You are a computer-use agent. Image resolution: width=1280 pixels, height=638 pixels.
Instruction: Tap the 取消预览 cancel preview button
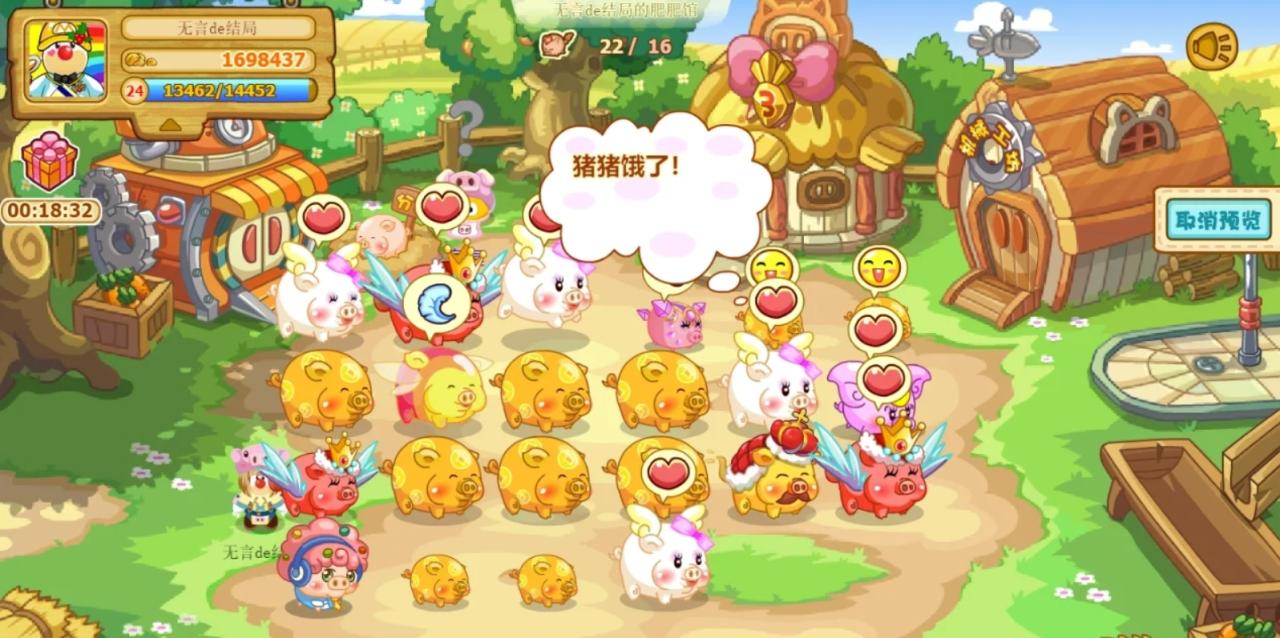(1216, 220)
